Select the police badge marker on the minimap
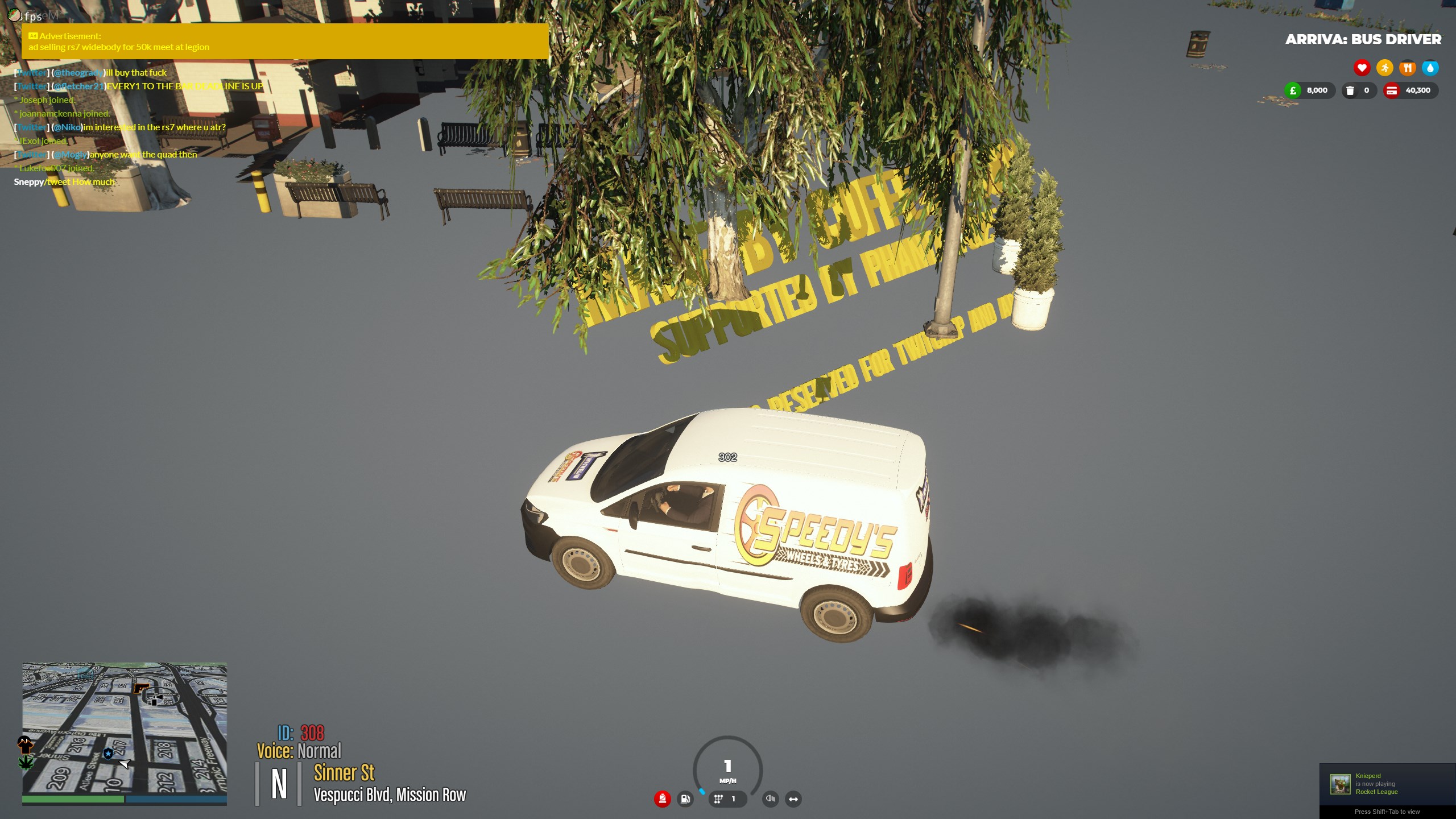The height and width of the screenshot is (819, 1456). point(108,754)
